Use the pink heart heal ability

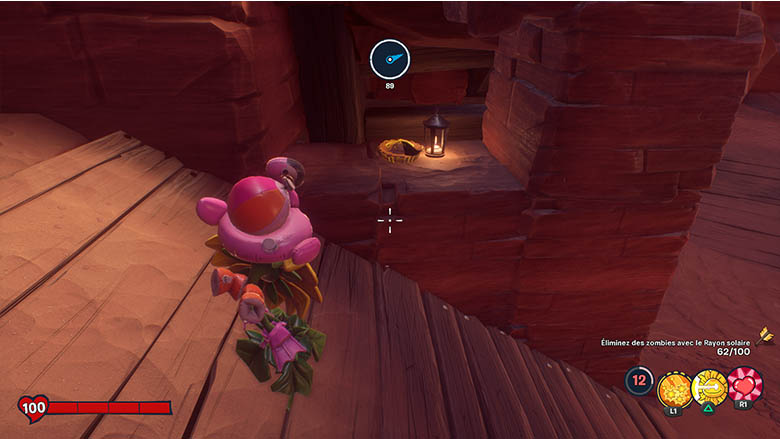(744, 384)
